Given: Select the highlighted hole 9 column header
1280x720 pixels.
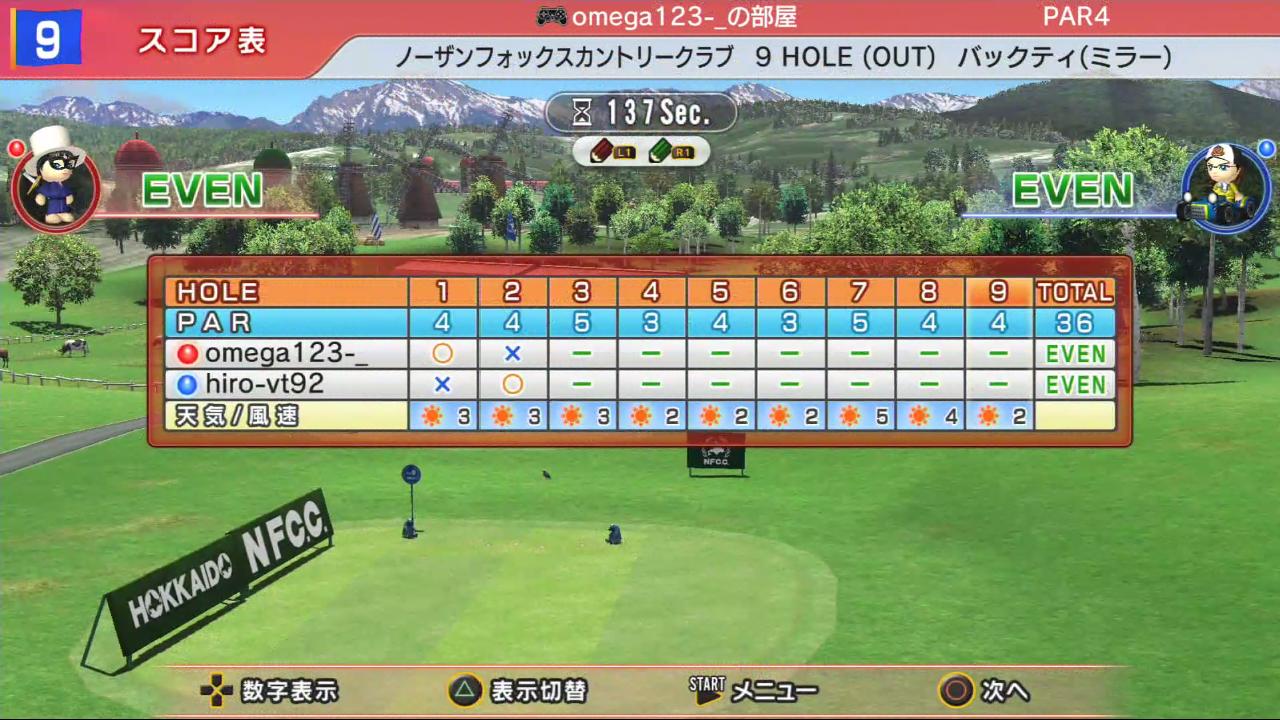Looking at the screenshot, I should tap(999, 292).
